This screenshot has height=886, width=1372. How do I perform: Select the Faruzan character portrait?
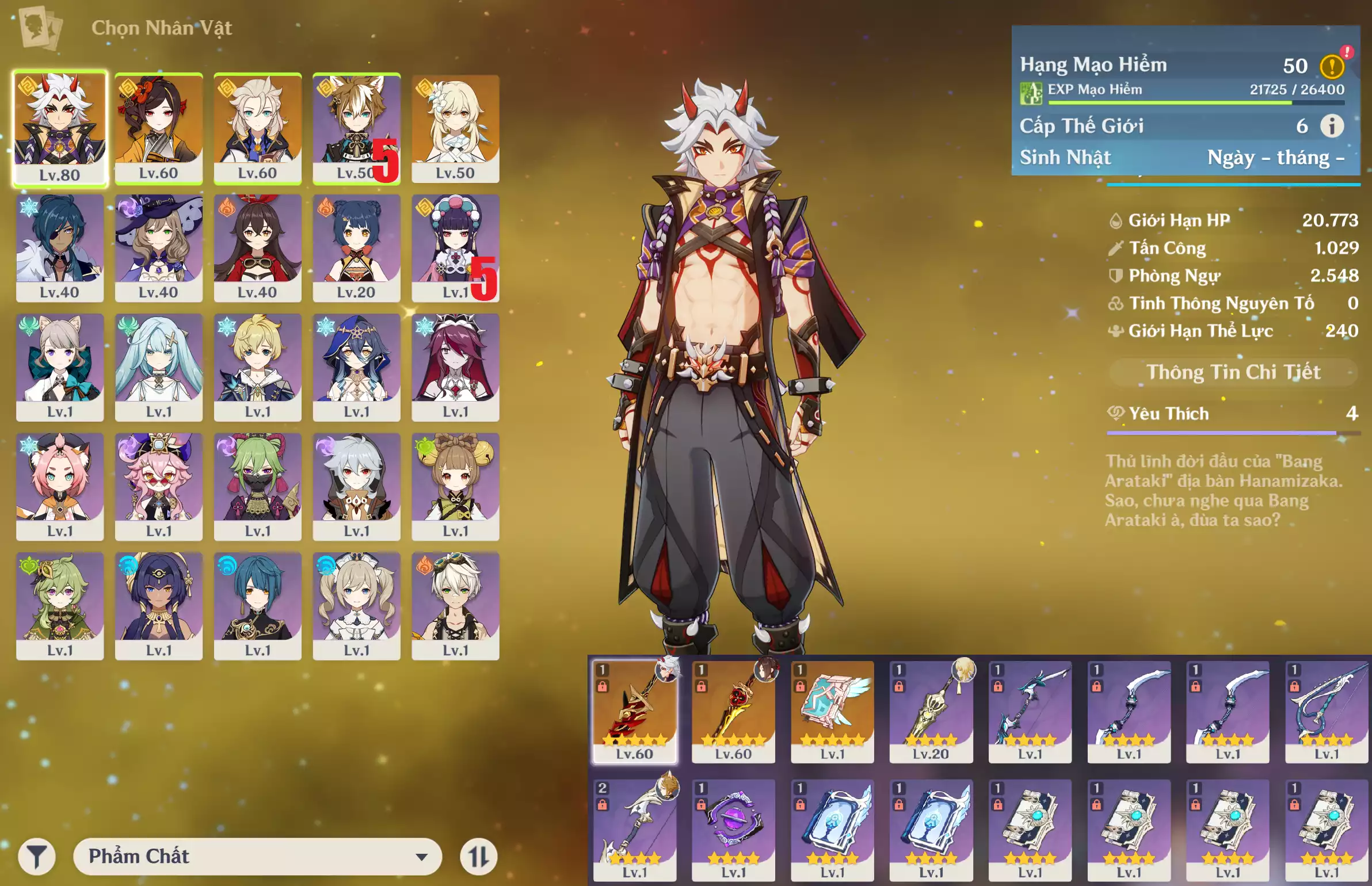tap(159, 367)
